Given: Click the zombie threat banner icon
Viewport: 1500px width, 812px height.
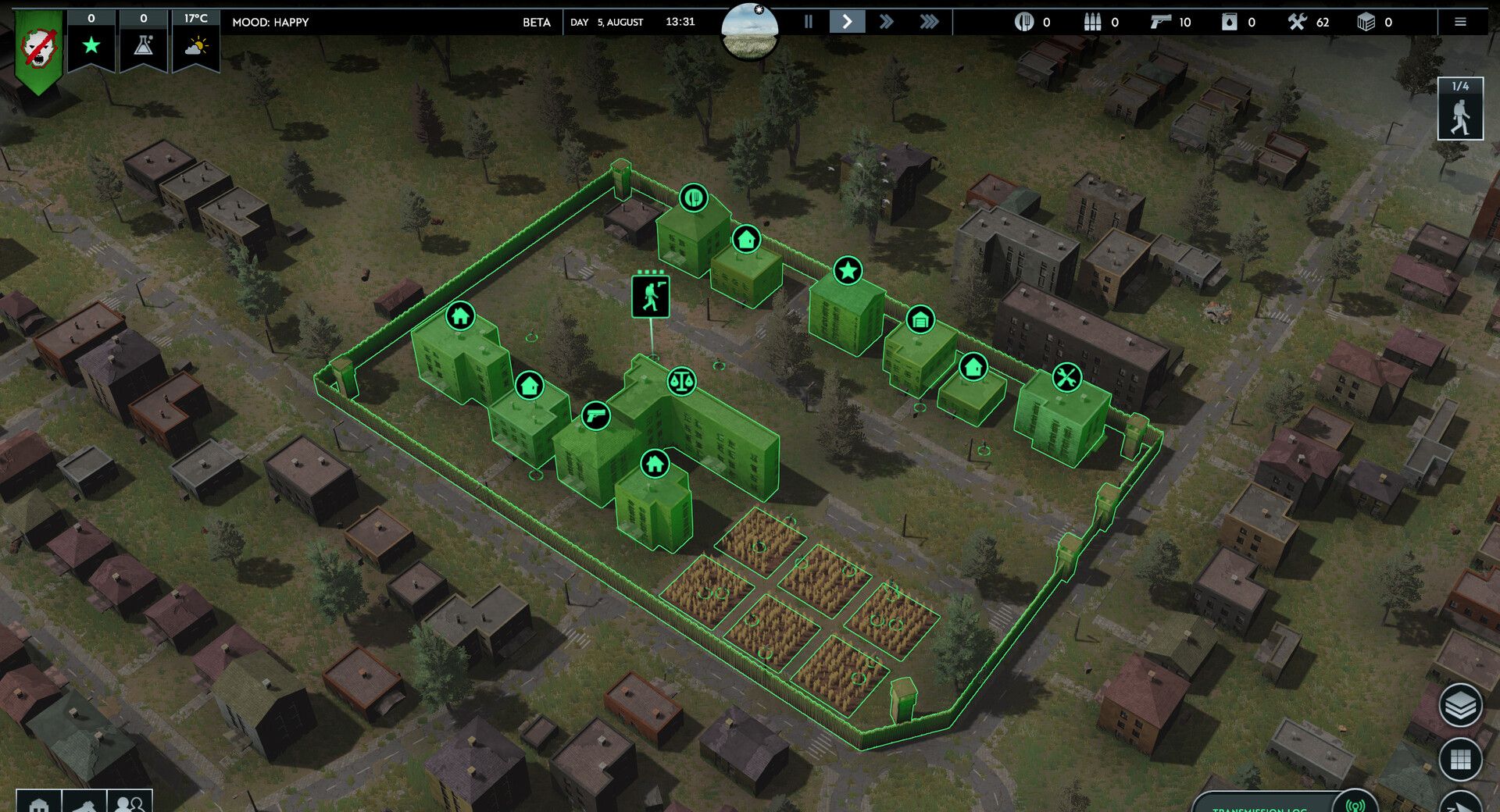Looking at the screenshot, I should (38, 48).
